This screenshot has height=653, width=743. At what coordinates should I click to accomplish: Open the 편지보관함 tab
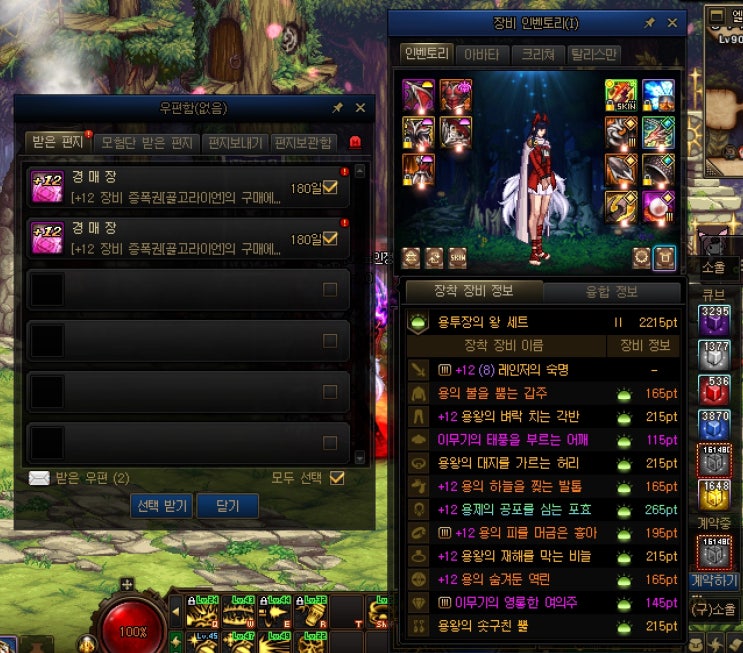(302, 143)
